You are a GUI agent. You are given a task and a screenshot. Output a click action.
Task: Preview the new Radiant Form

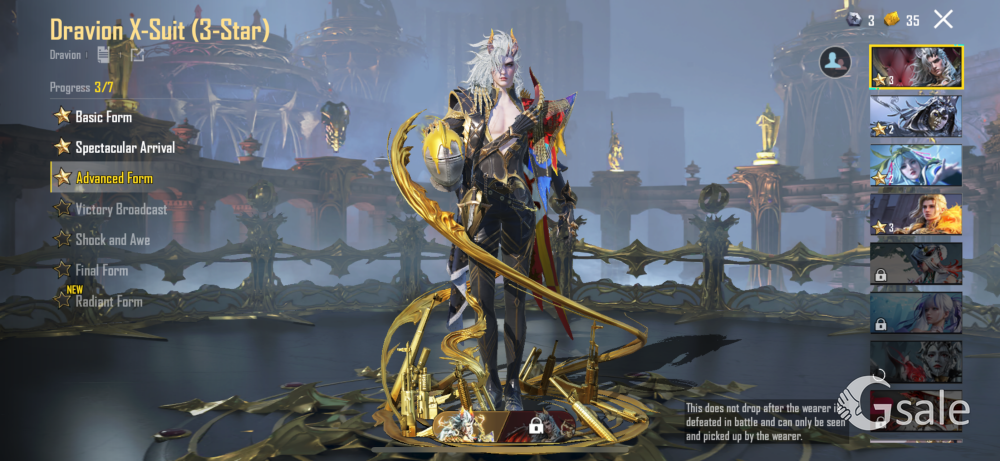tap(108, 301)
